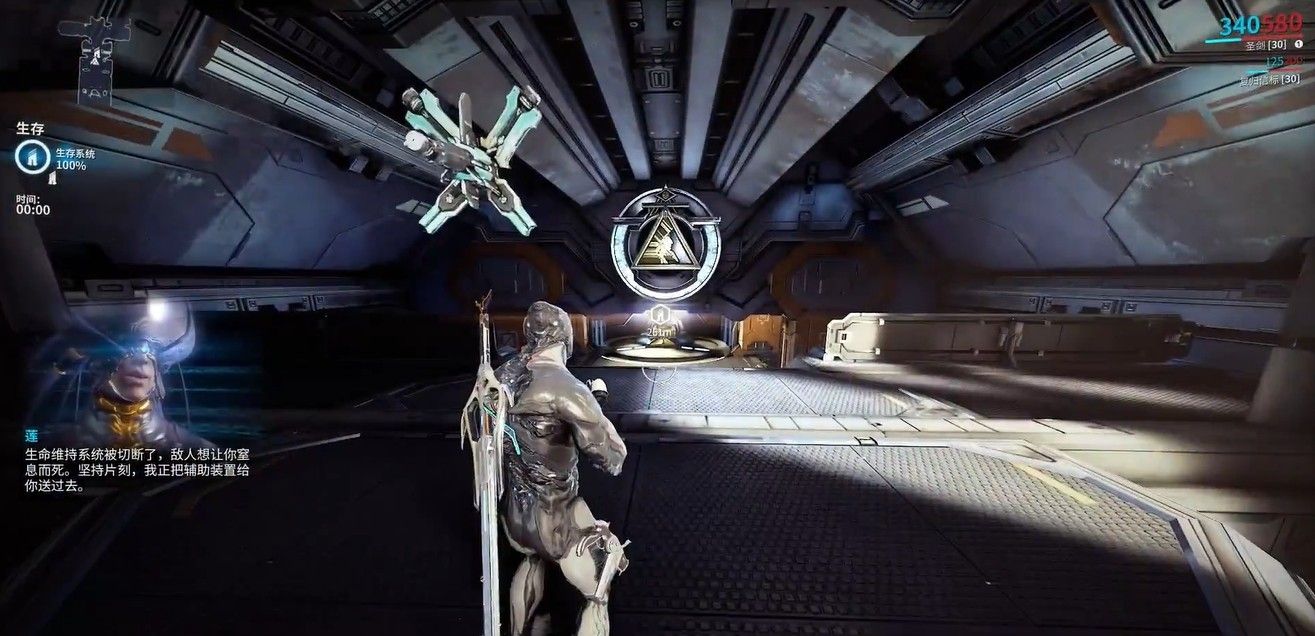Select the 圣剑 [30] weapon label

coord(1262,44)
